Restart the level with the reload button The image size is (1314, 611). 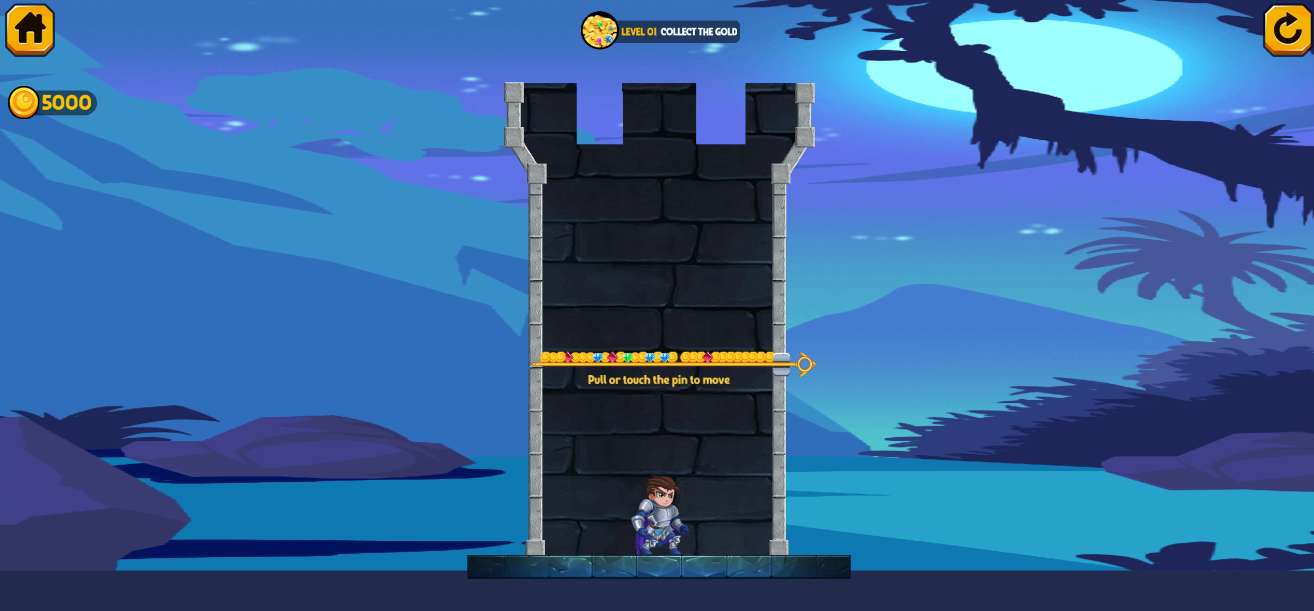(x=1287, y=30)
